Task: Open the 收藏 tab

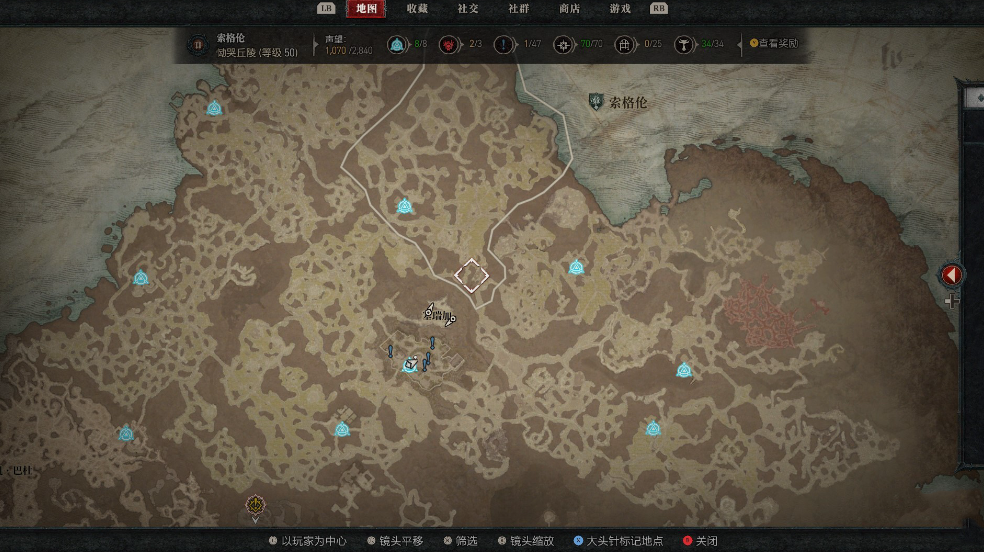Action: click(x=417, y=9)
